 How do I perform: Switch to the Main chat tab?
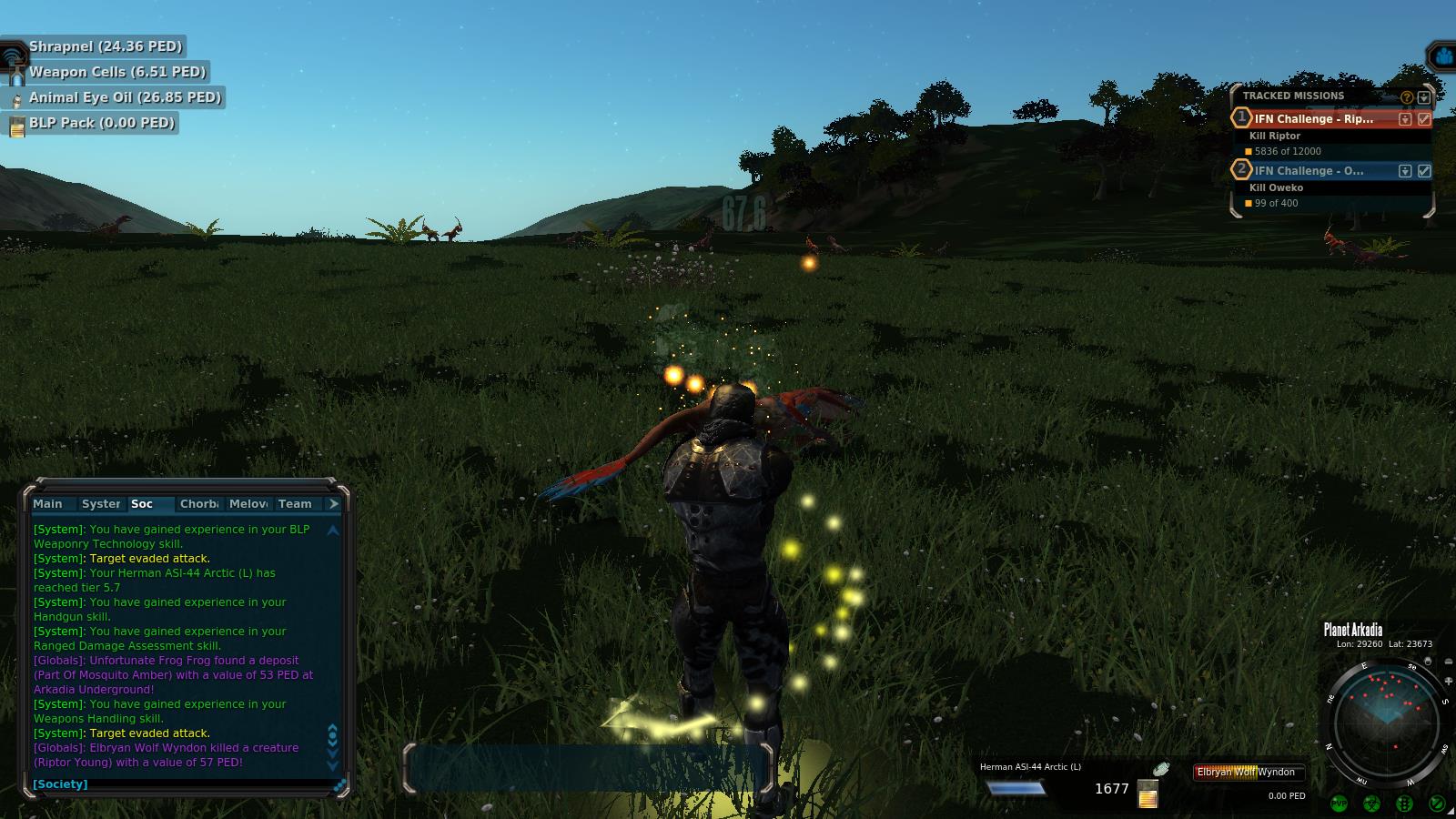tap(48, 504)
